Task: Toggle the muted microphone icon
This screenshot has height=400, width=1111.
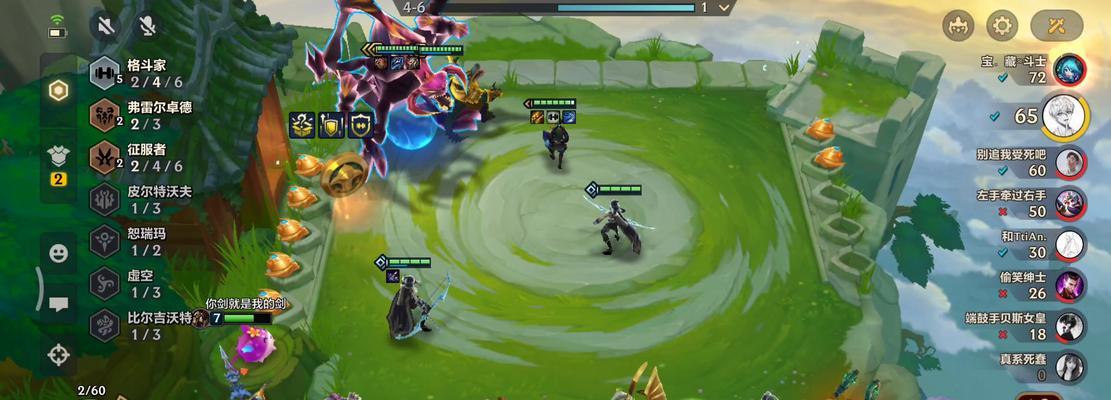Action: 147,27
